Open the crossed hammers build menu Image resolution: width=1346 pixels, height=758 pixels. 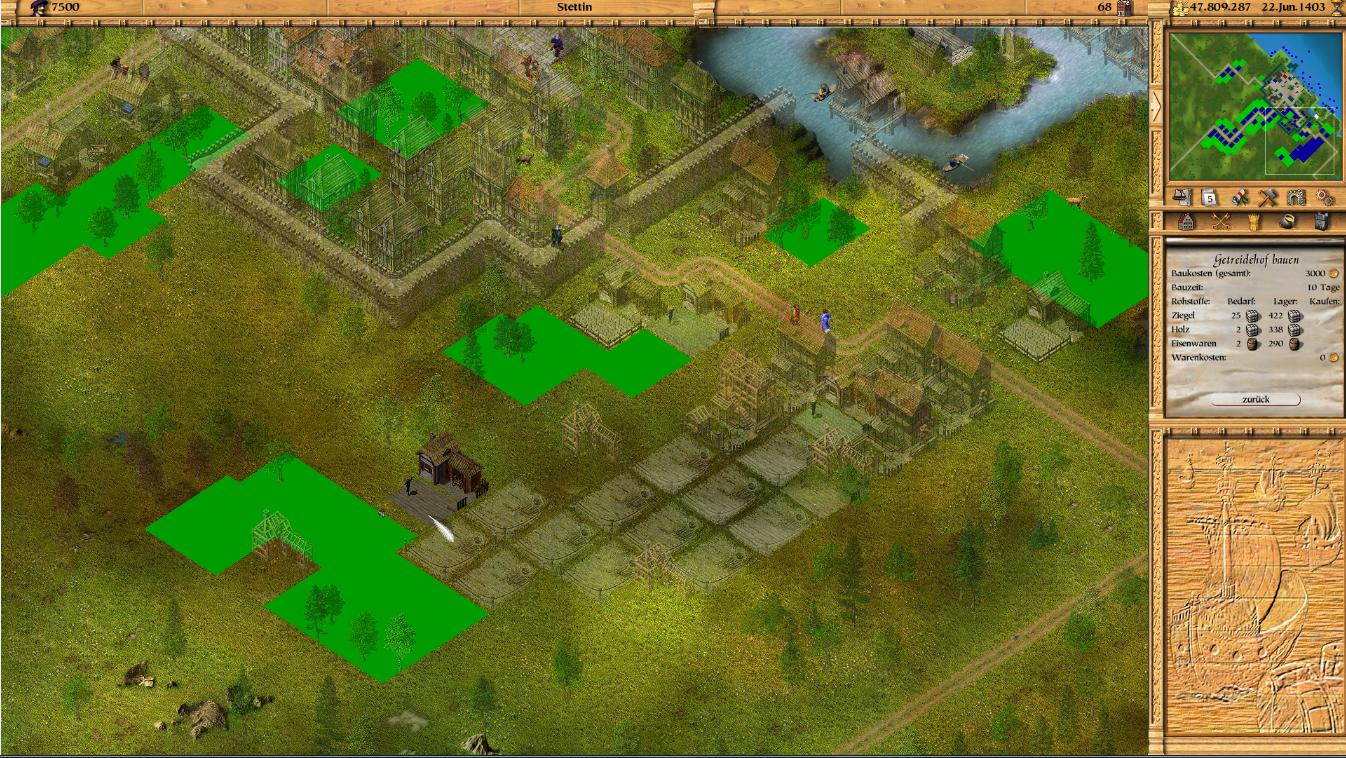(x=1268, y=197)
